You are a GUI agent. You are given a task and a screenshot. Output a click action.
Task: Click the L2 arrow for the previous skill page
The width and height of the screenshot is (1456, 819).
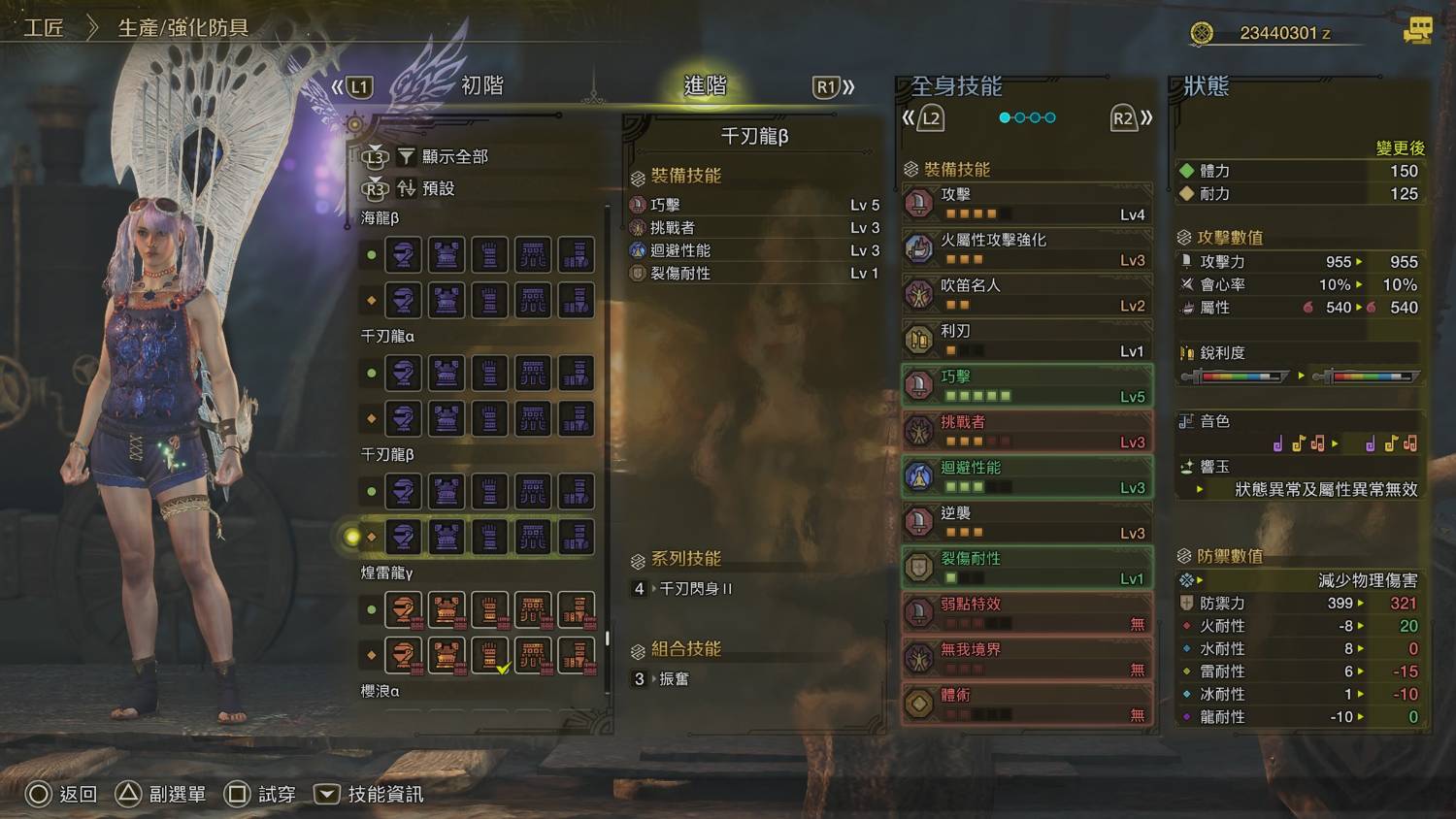click(930, 116)
